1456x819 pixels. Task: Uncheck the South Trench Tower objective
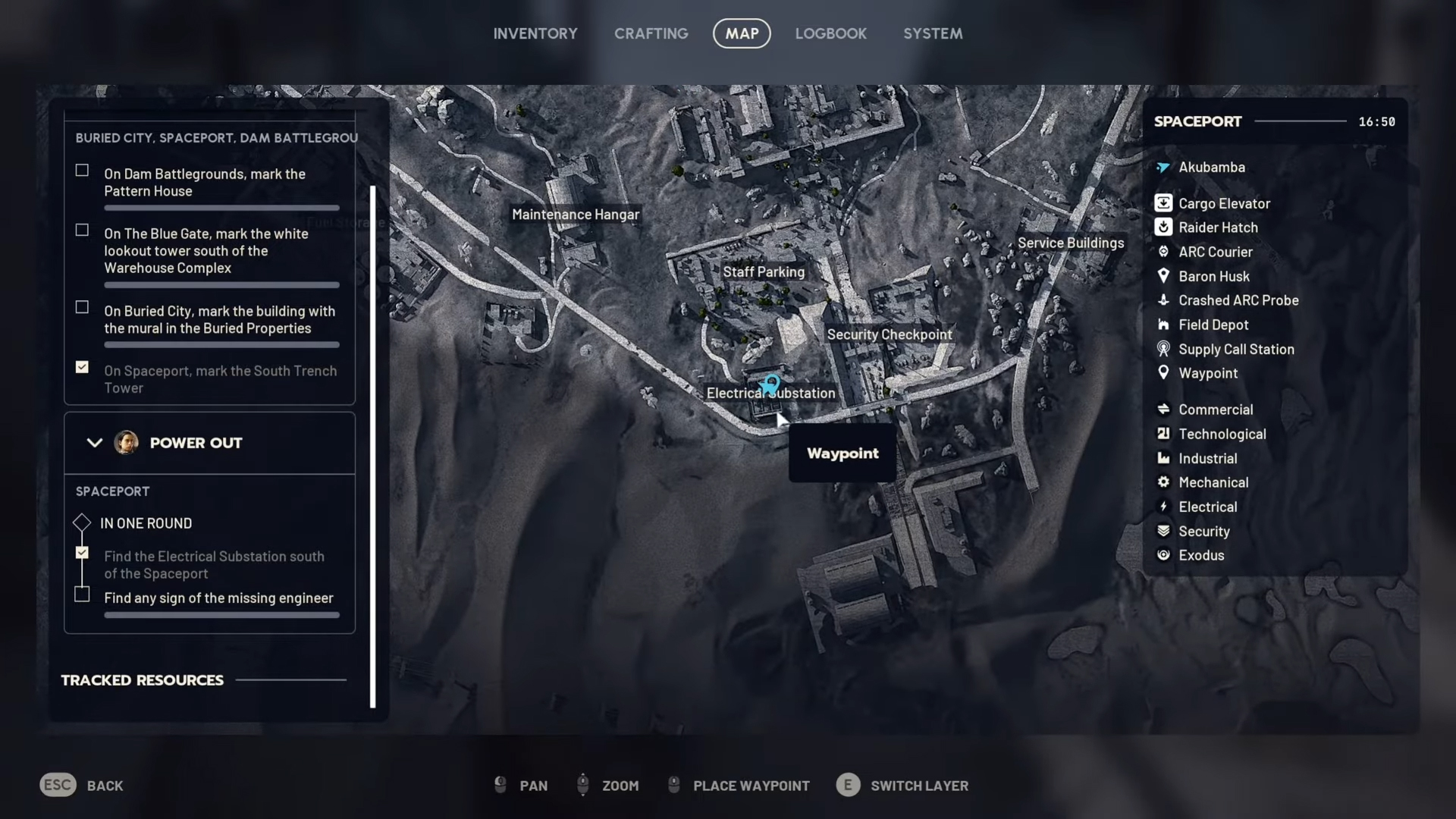pyautogui.click(x=82, y=367)
